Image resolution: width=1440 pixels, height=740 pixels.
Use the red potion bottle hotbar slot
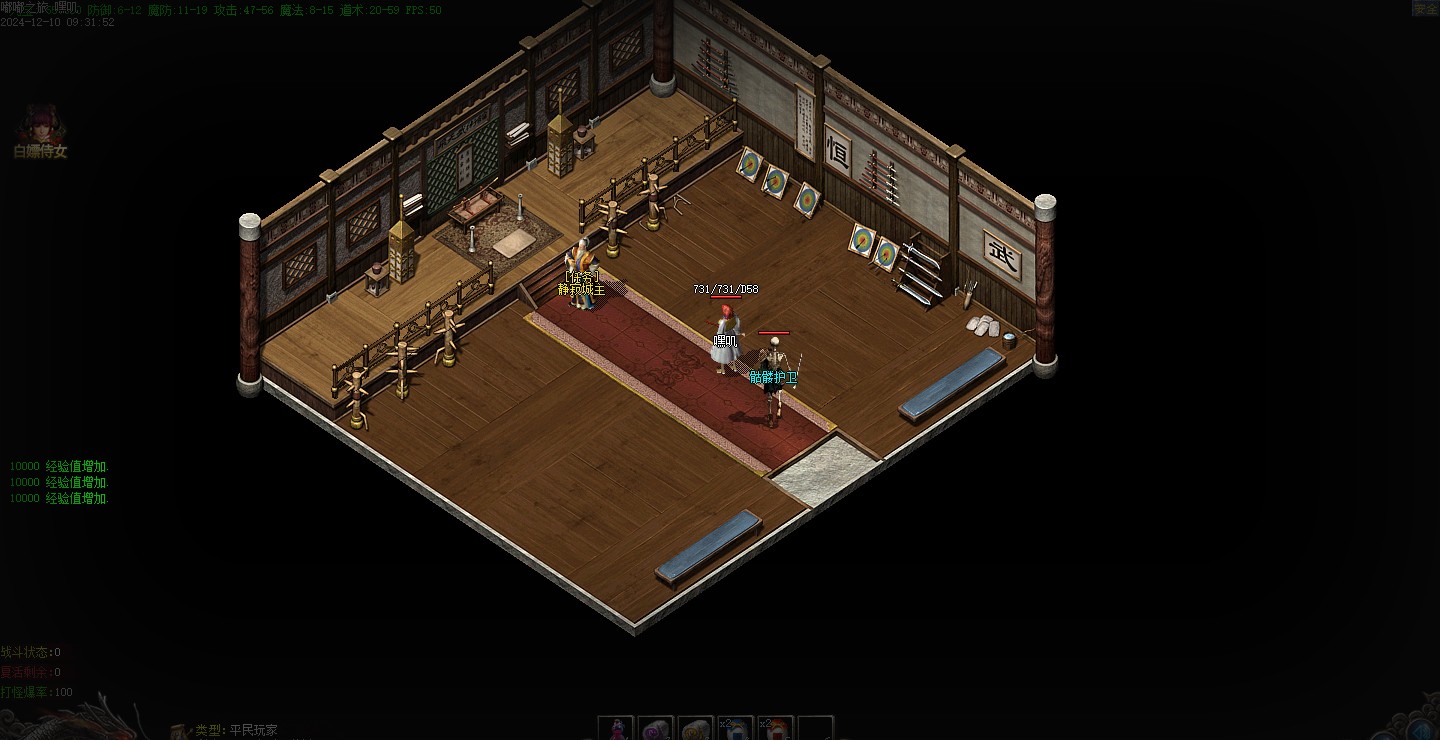[x=617, y=729]
